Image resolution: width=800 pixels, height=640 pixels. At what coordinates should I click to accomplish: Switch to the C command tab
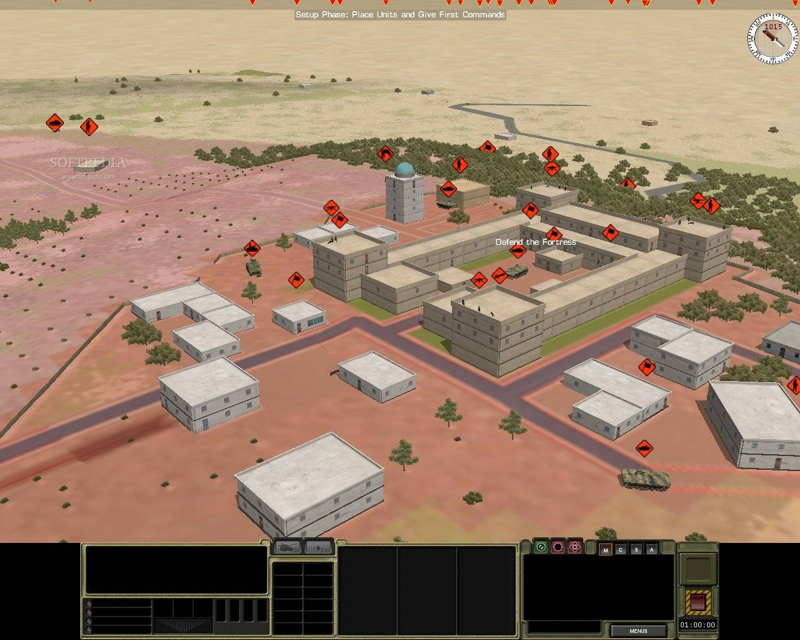(620, 549)
